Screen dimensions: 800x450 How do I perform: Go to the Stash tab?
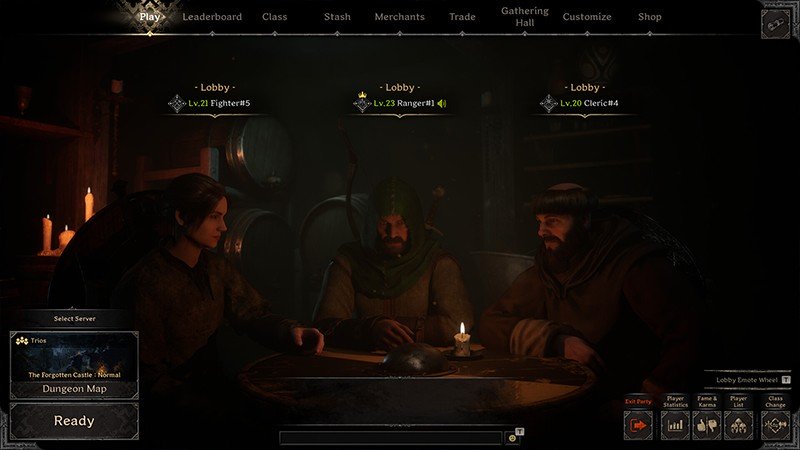point(337,17)
